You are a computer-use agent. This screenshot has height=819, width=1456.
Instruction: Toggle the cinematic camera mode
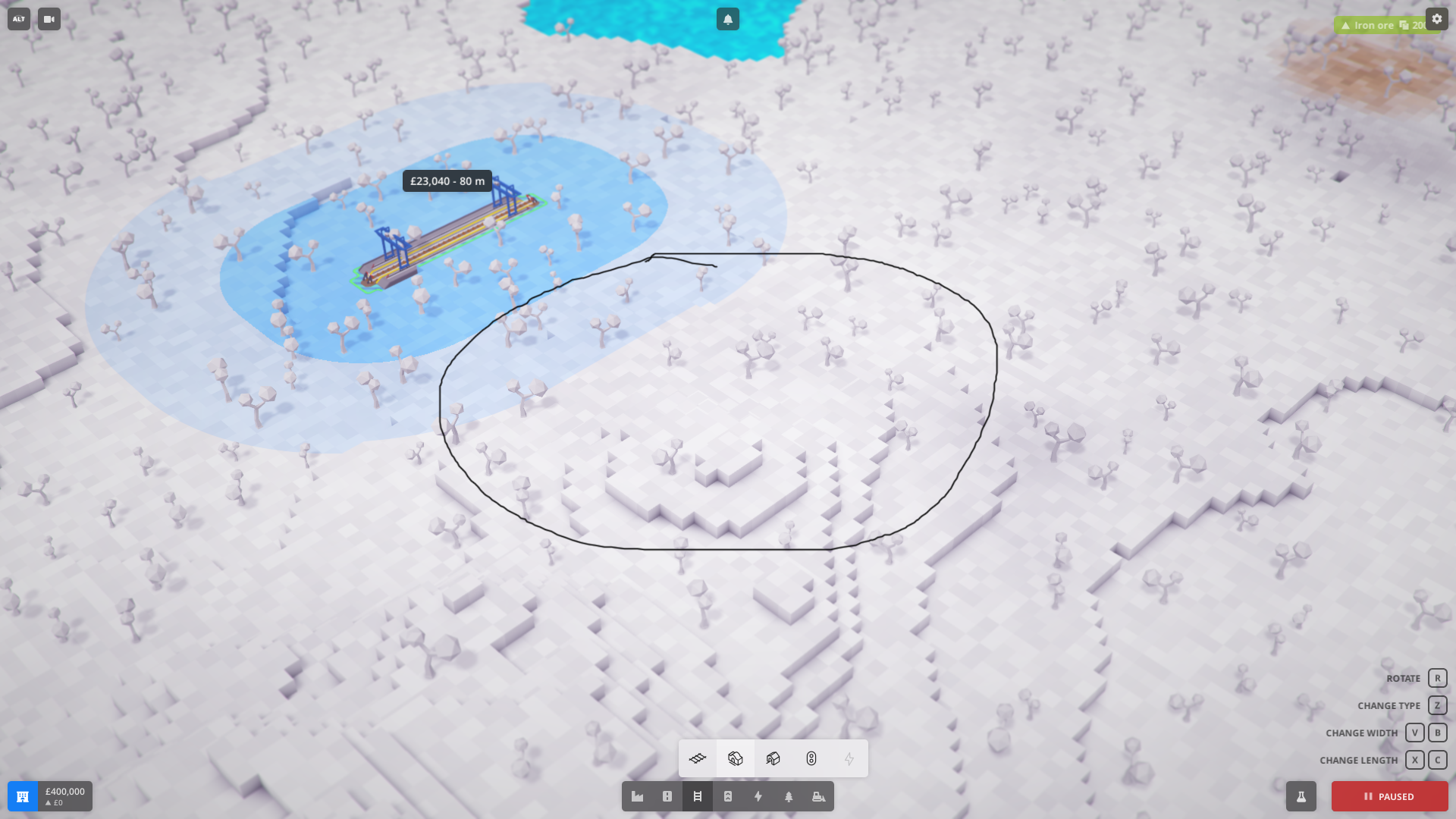[x=49, y=19]
